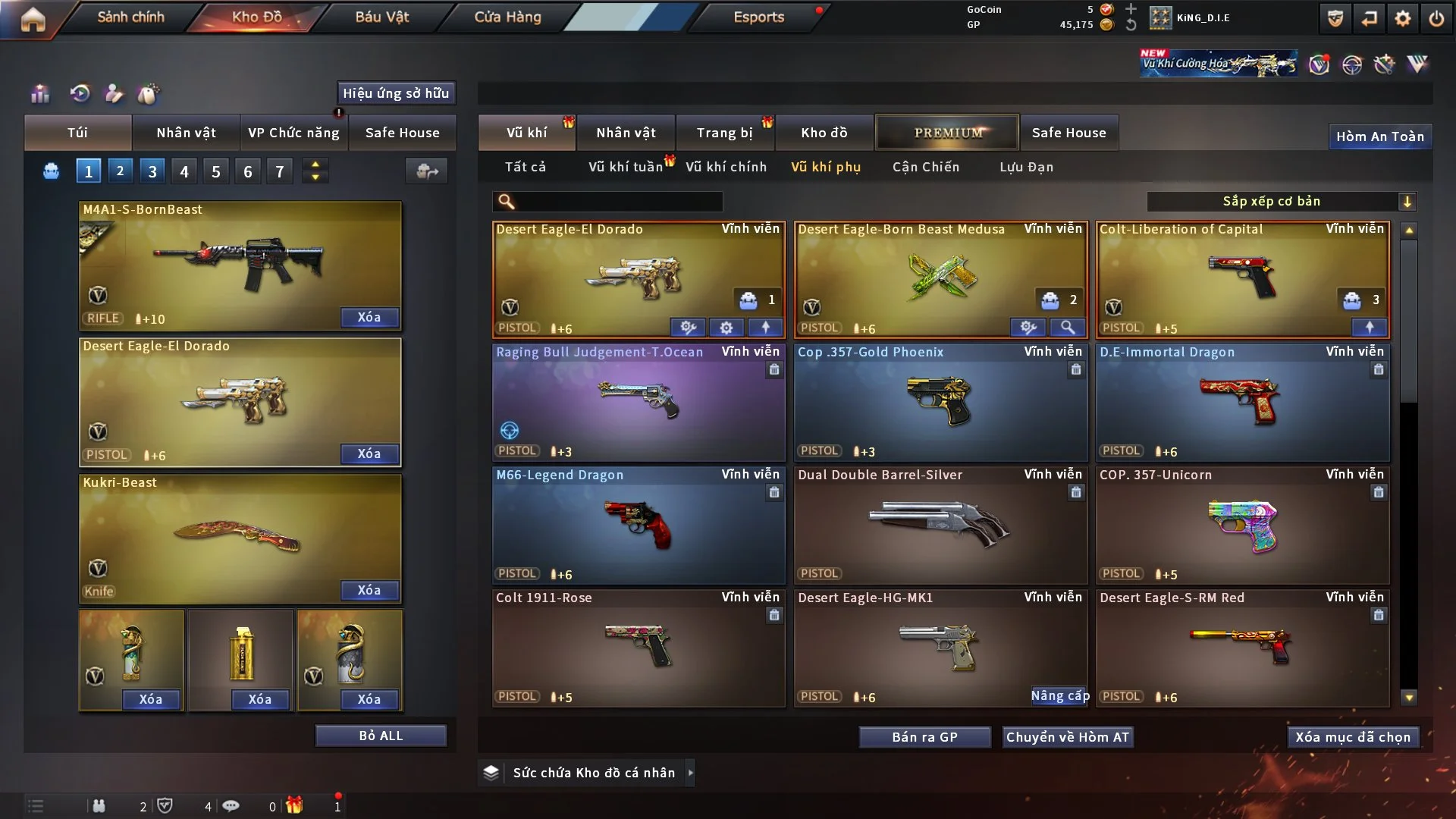The image size is (1456, 819).
Task: Click the Bỏ ALL button
Action: point(381,736)
